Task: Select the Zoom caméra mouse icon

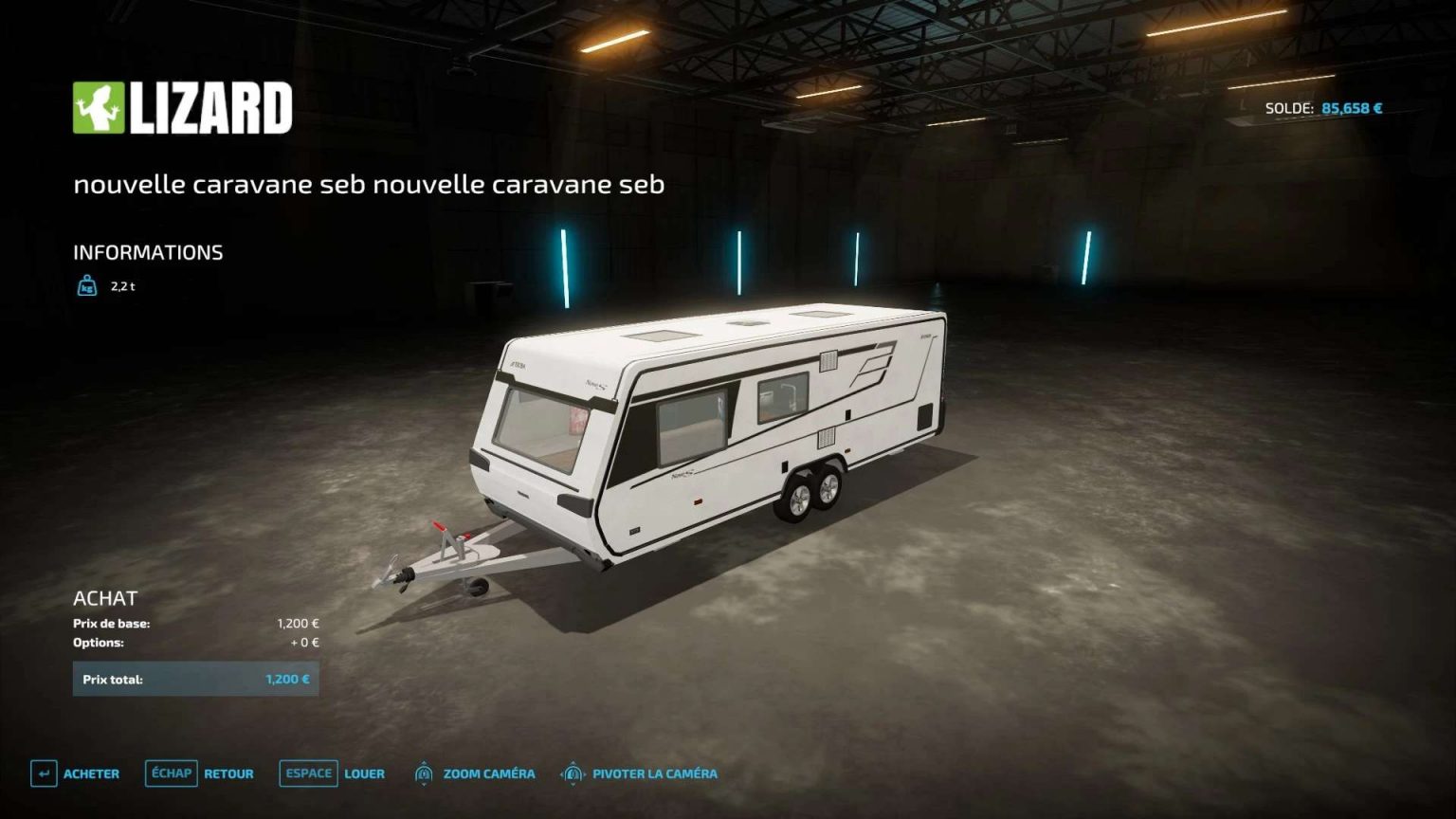Action: (x=424, y=773)
